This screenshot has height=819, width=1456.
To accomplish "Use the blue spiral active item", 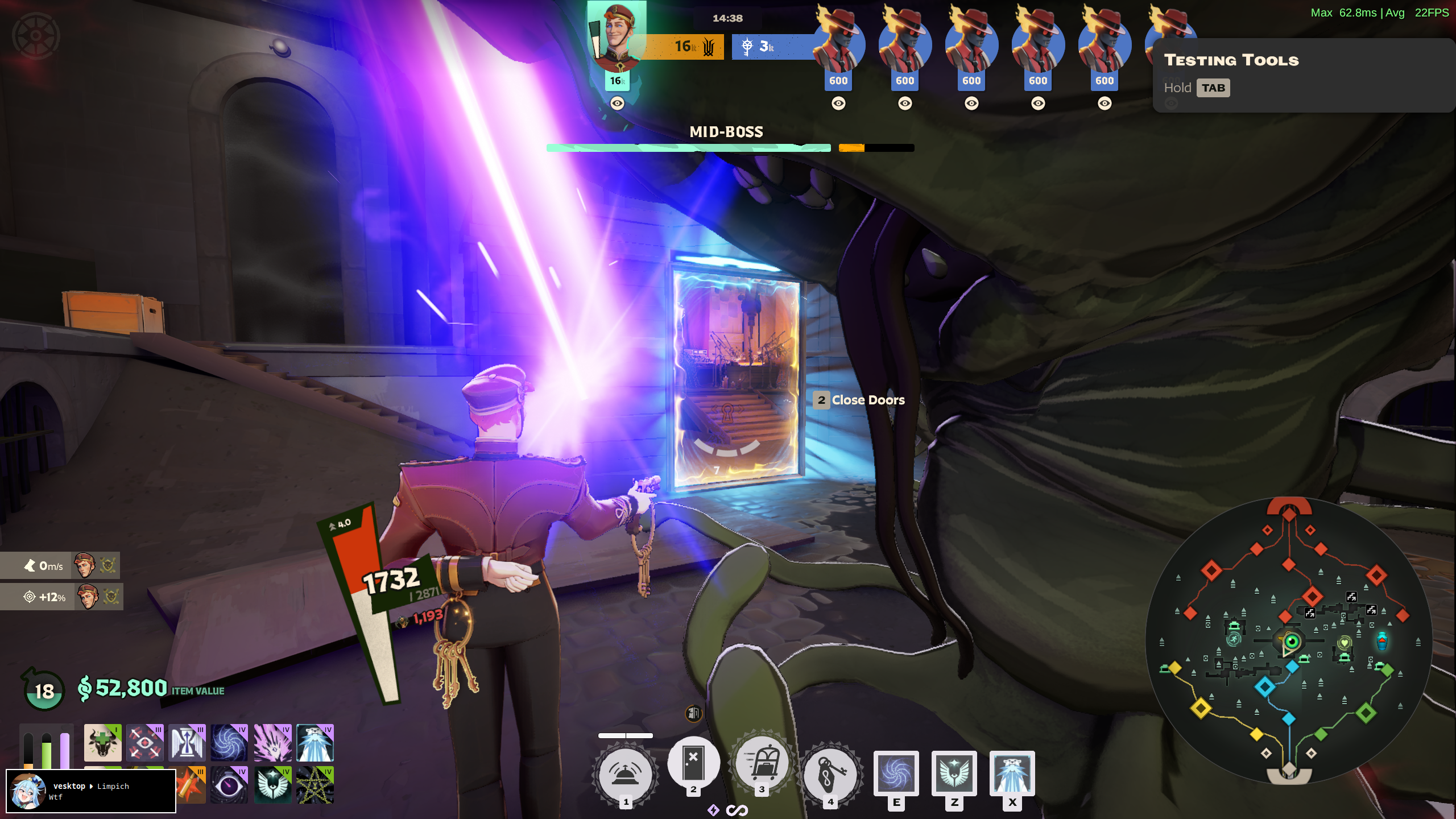I will click(896, 772).
